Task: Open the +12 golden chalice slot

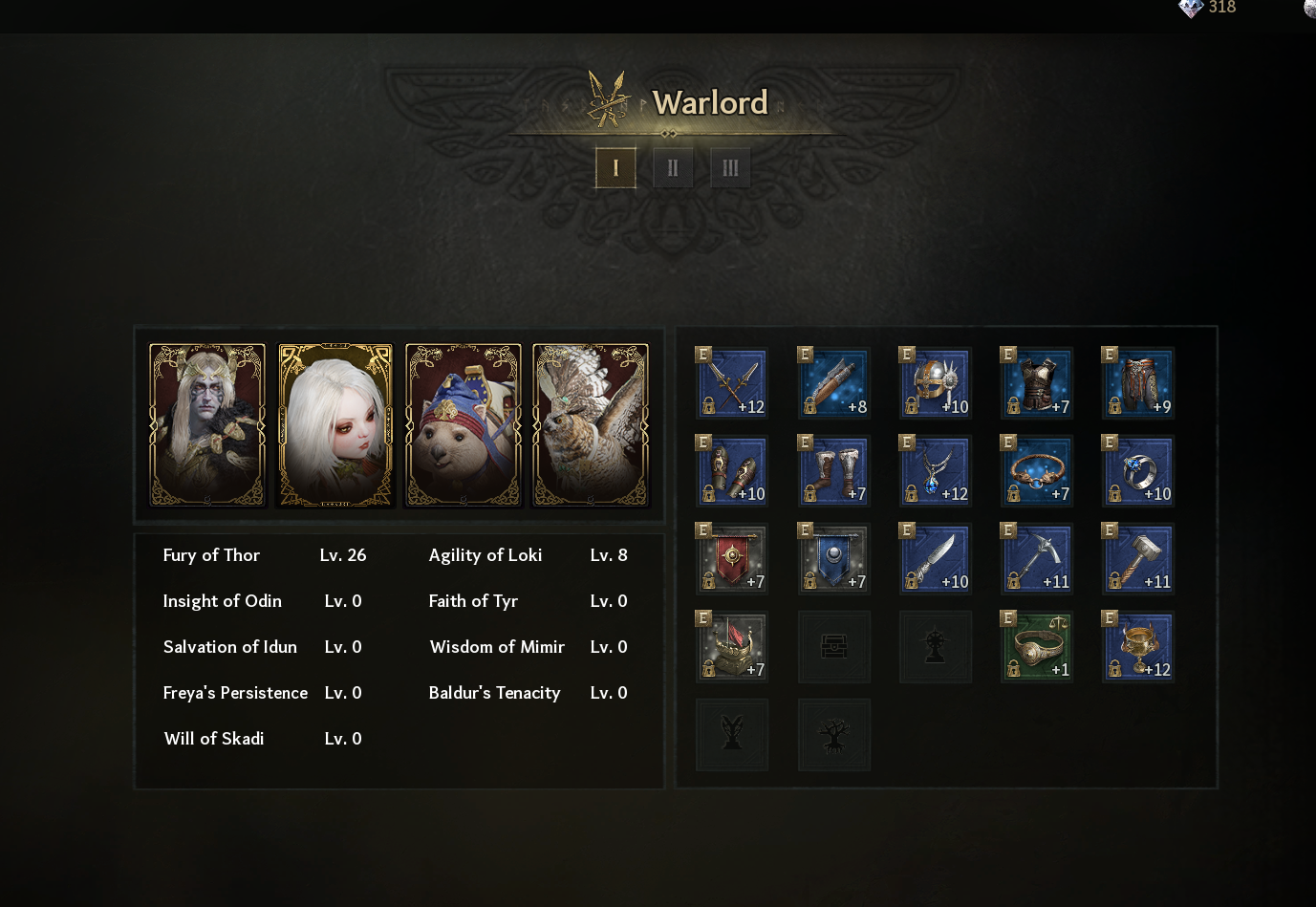Action: pyautogui.click(x=1138, y=646)
